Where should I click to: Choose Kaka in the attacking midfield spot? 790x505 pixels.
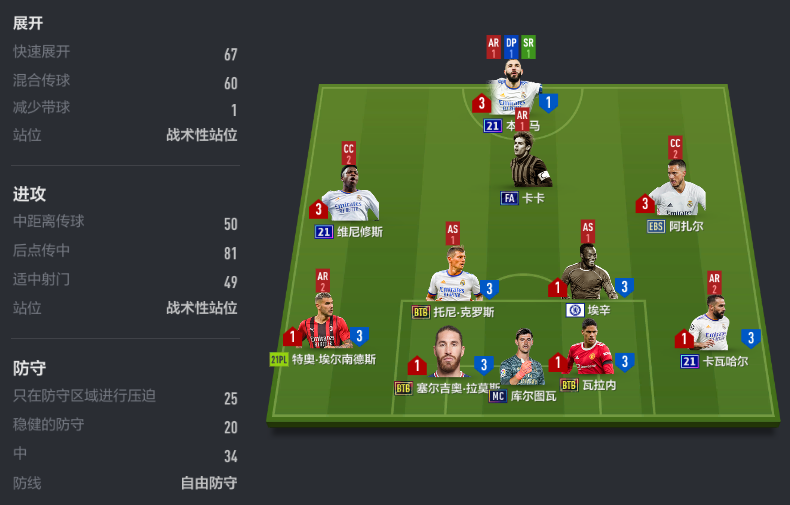click(x=527, y=164)
